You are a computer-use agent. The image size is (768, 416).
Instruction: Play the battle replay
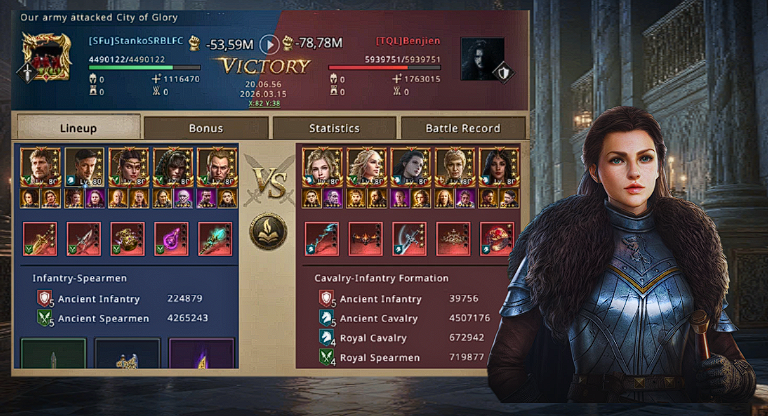coord(268,44)
